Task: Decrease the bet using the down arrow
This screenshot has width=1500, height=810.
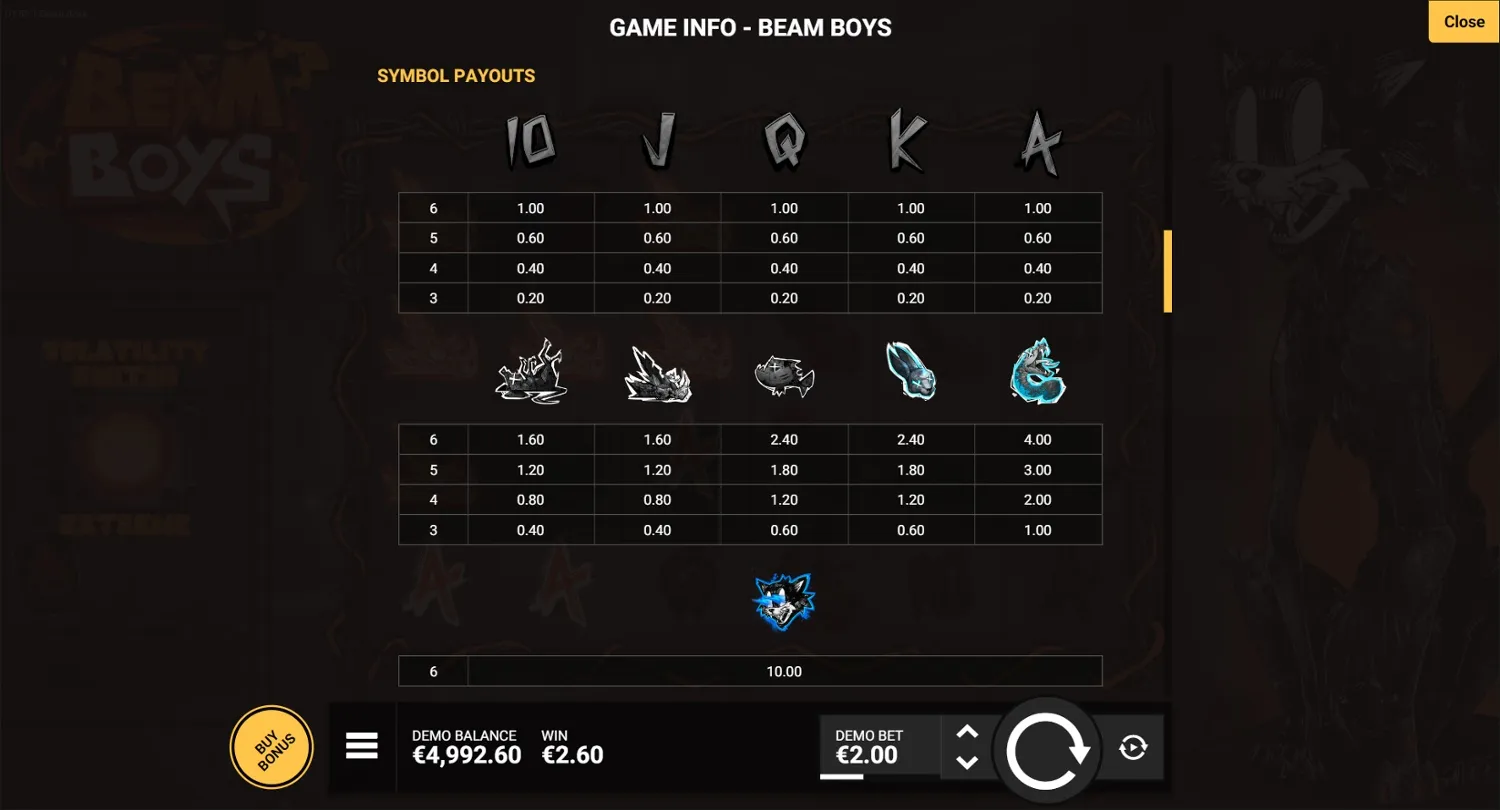Action: click(x=967, y=762)
